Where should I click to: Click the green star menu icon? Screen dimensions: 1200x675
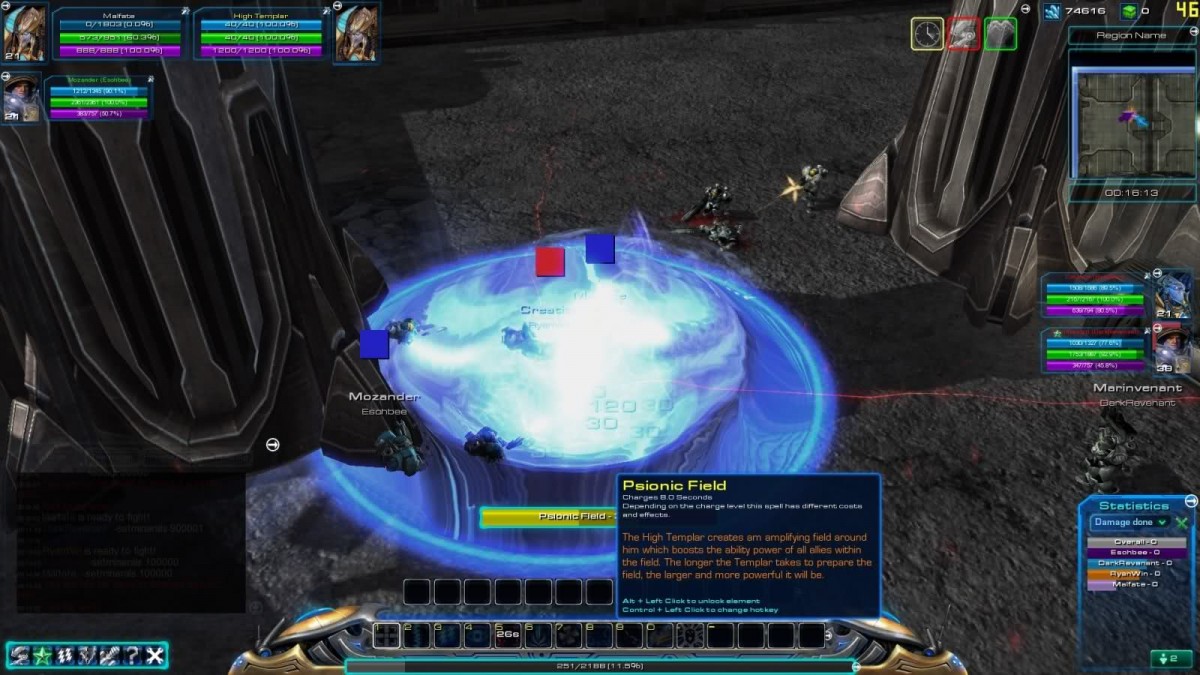pos(42,655)
